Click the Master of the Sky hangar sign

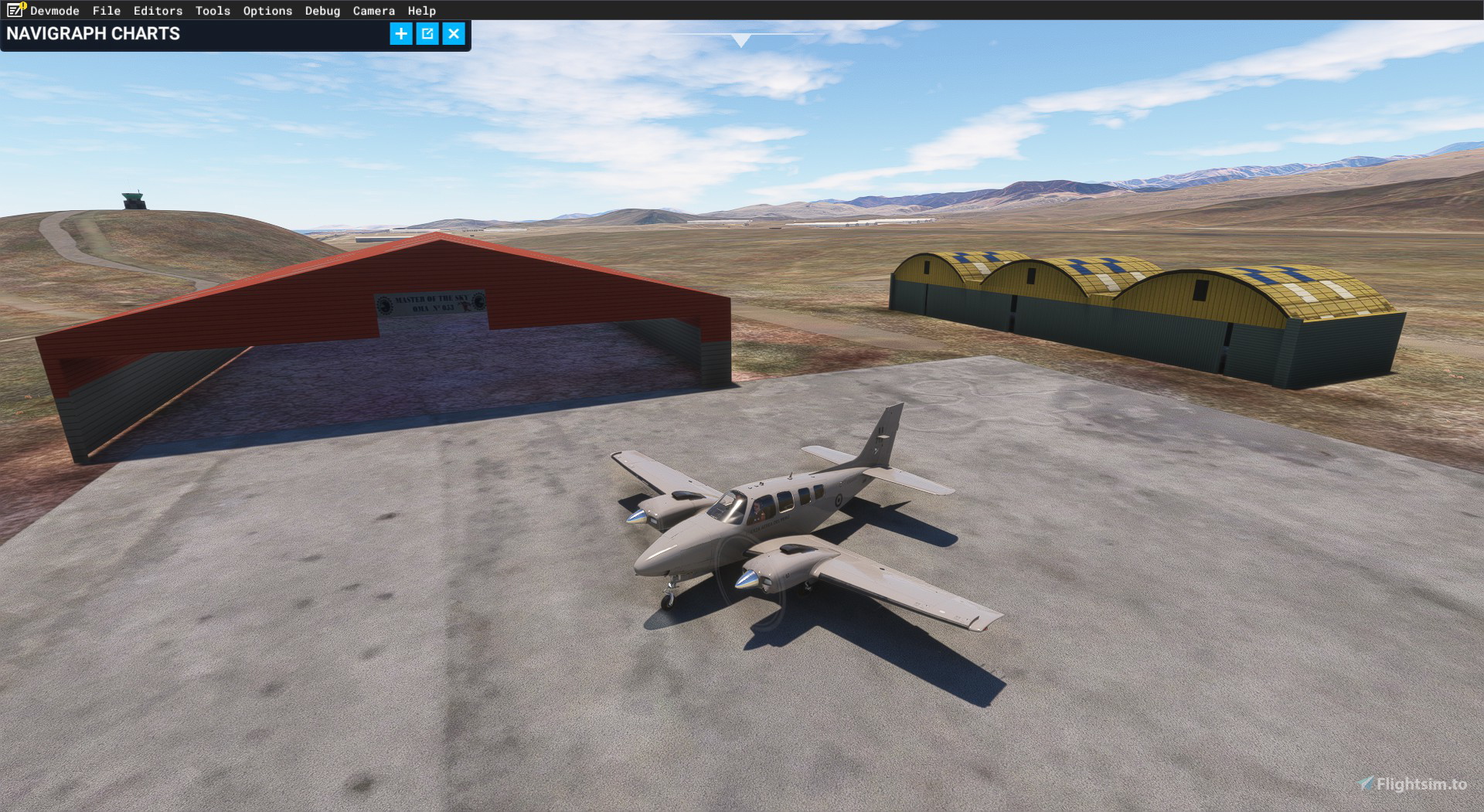(x=431, y=303)
